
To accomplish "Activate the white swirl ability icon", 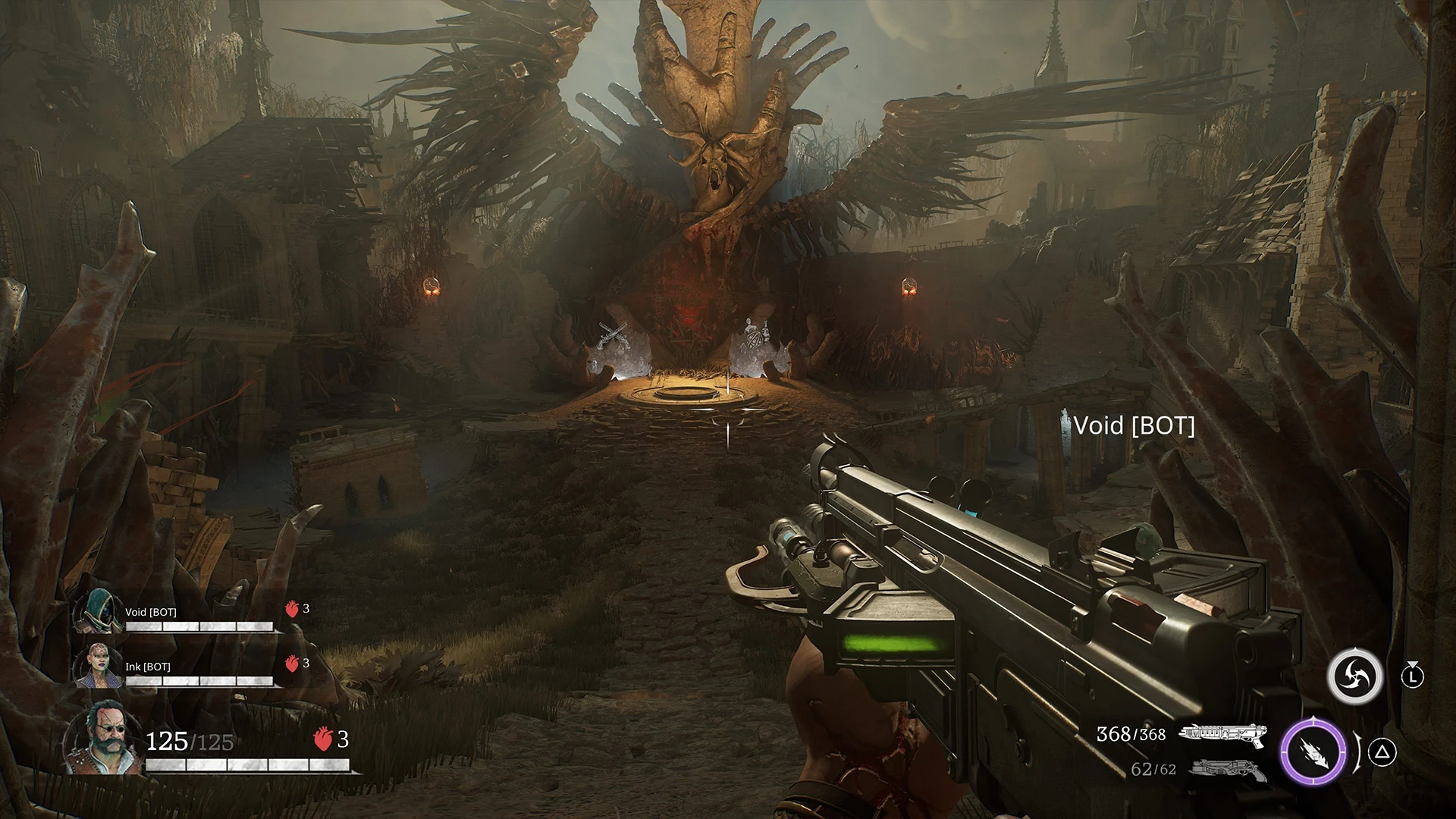I will tap(1354, 674).
